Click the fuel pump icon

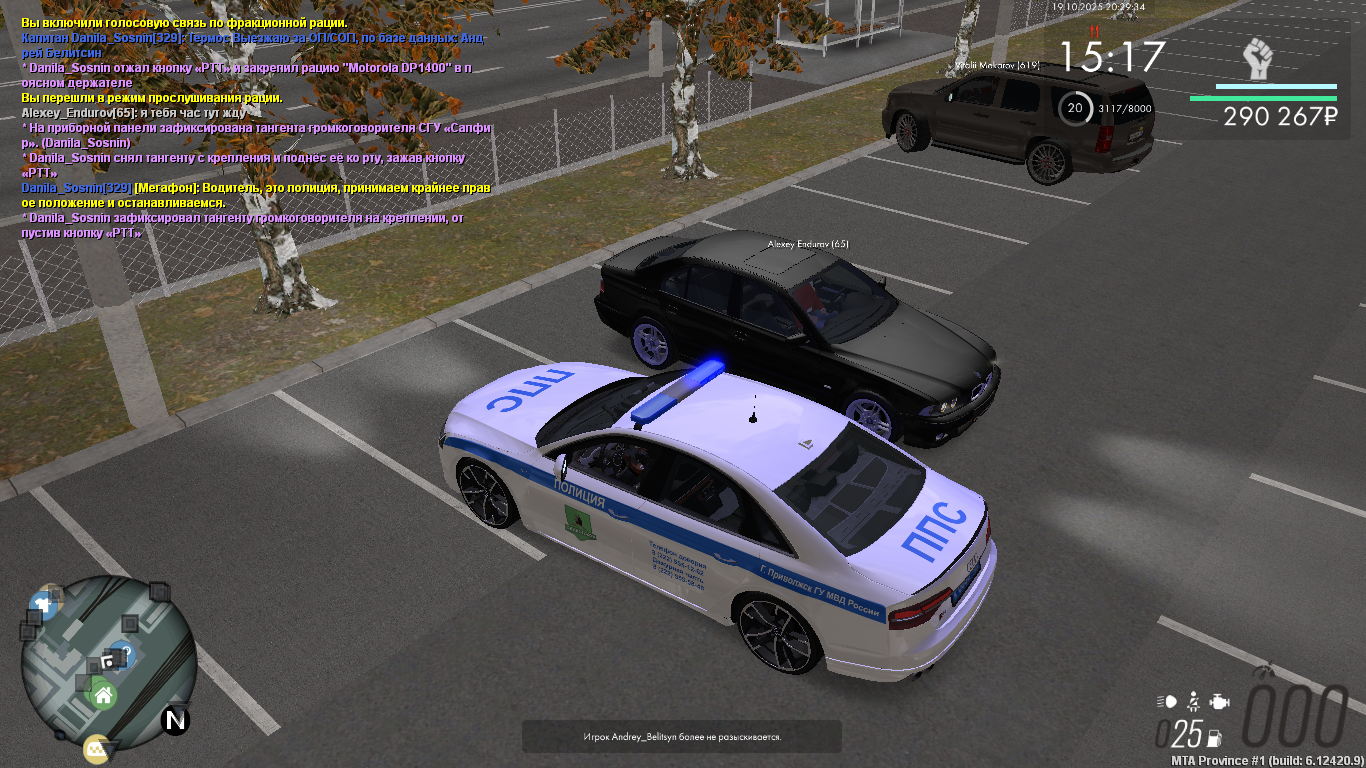[x=1214, y=739]
